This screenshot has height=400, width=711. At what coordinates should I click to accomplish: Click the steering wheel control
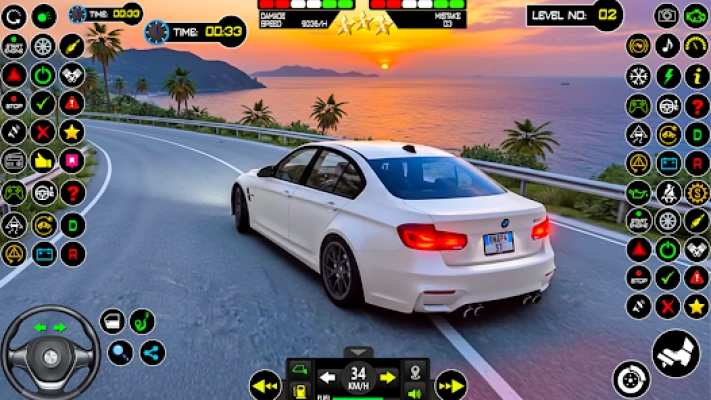pos(49,352)
